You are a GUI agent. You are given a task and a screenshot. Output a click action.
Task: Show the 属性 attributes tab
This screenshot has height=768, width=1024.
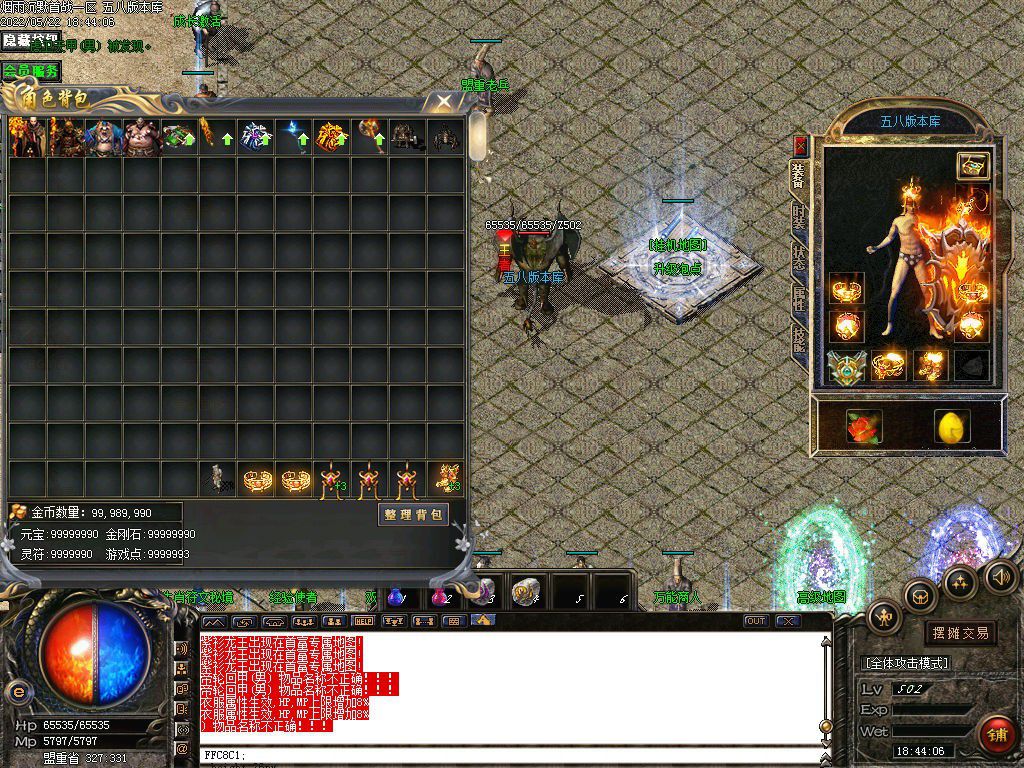tap(799, 297)
